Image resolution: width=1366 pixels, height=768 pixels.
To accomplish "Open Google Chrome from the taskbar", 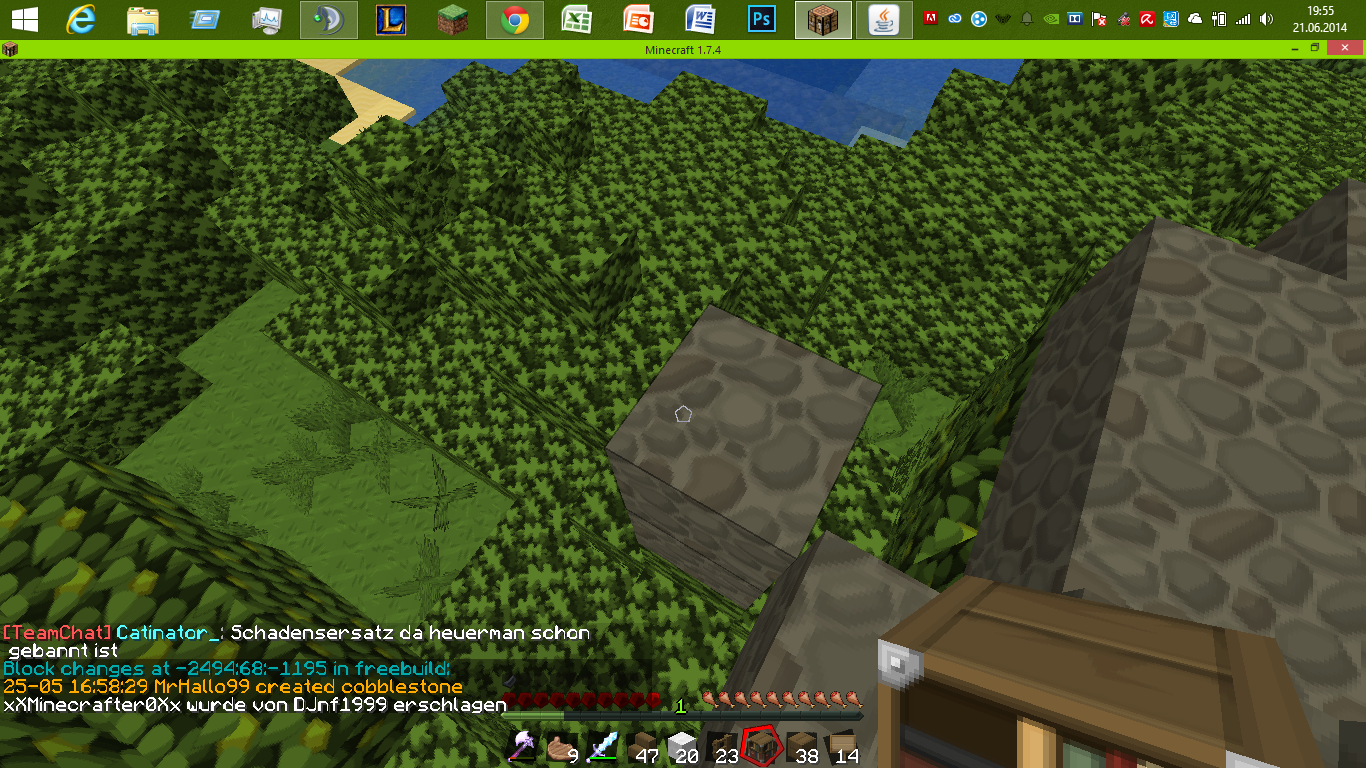I will tap(515, 20).
